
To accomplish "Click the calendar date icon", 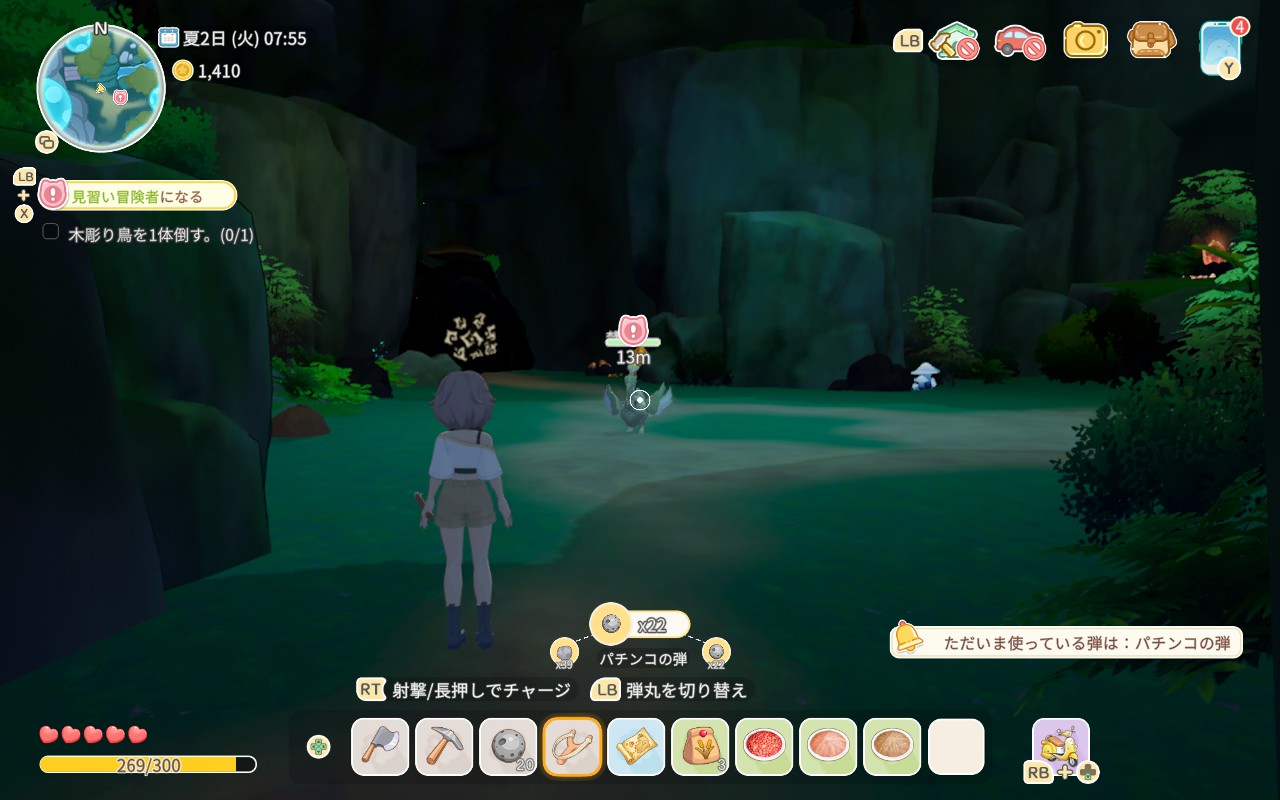I will pos(168,38).
